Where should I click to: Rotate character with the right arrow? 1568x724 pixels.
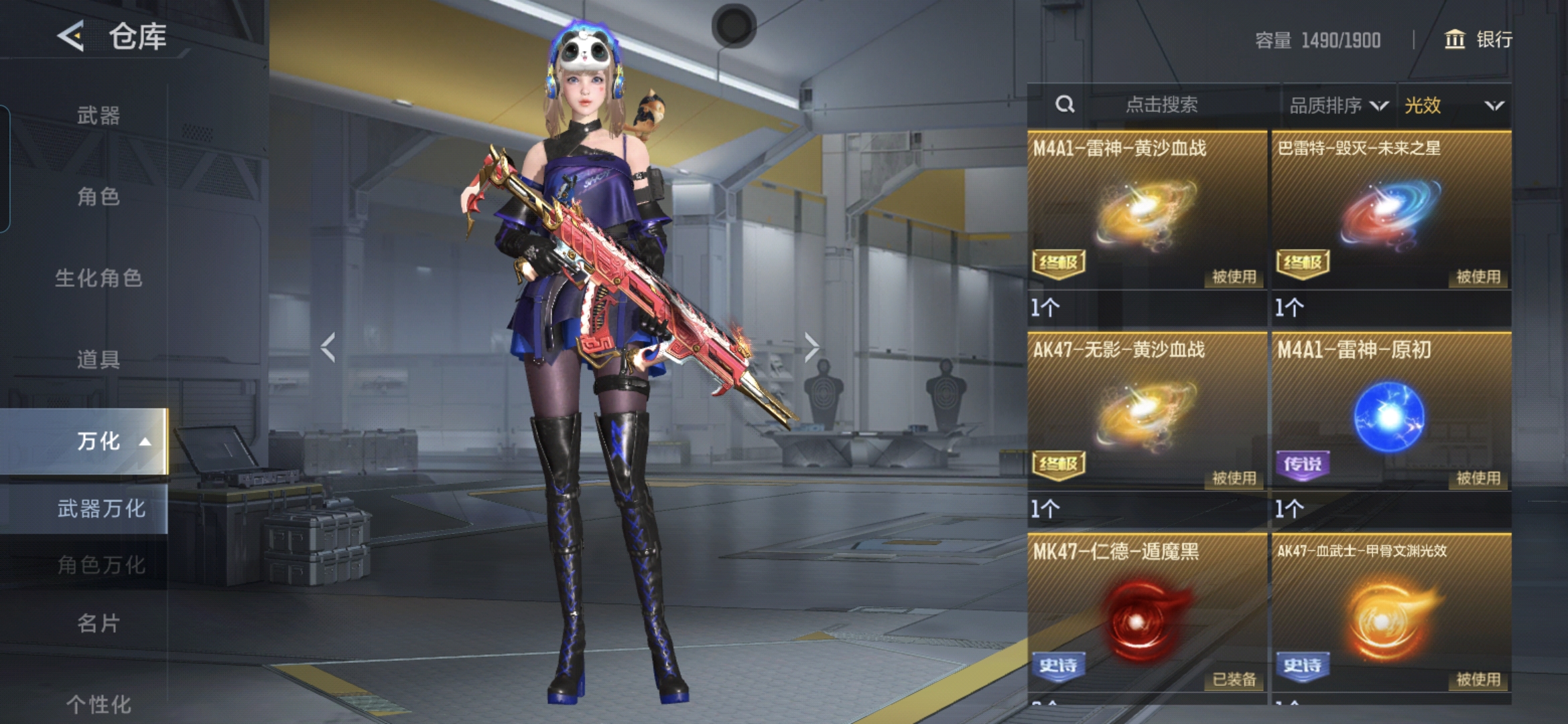[x=811, y=347]
